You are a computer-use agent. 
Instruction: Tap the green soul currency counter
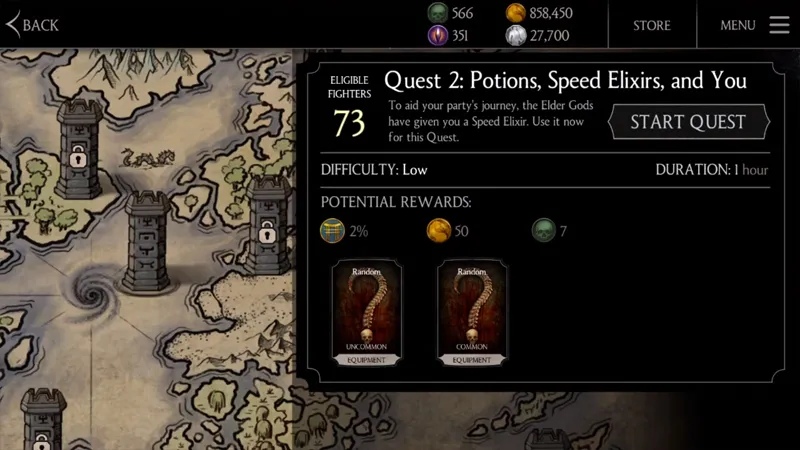point(451,13)
